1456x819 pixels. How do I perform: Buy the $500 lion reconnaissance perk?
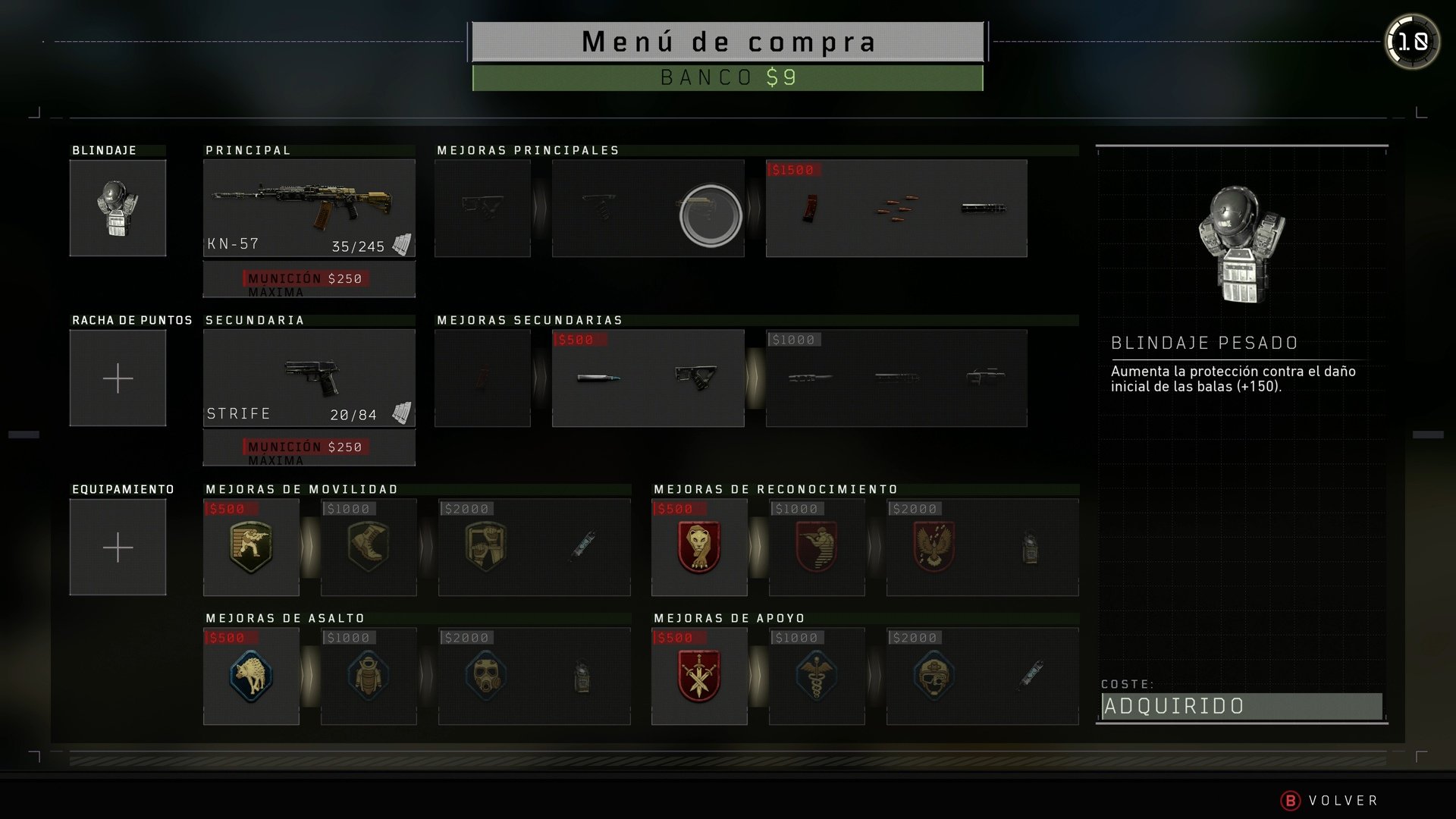coord(698,548)
